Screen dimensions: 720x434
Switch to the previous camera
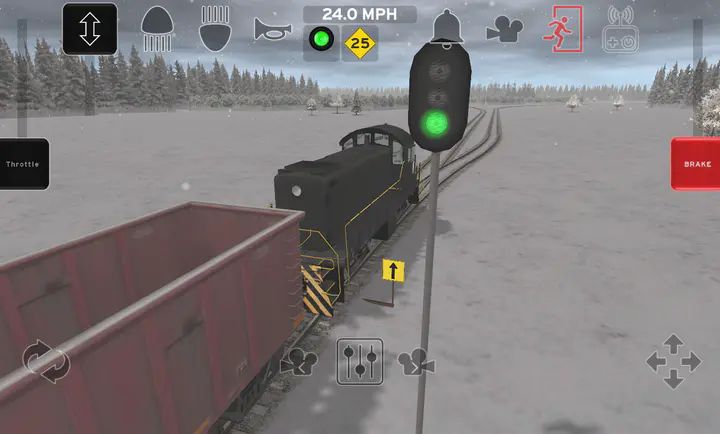click(299, 362)
